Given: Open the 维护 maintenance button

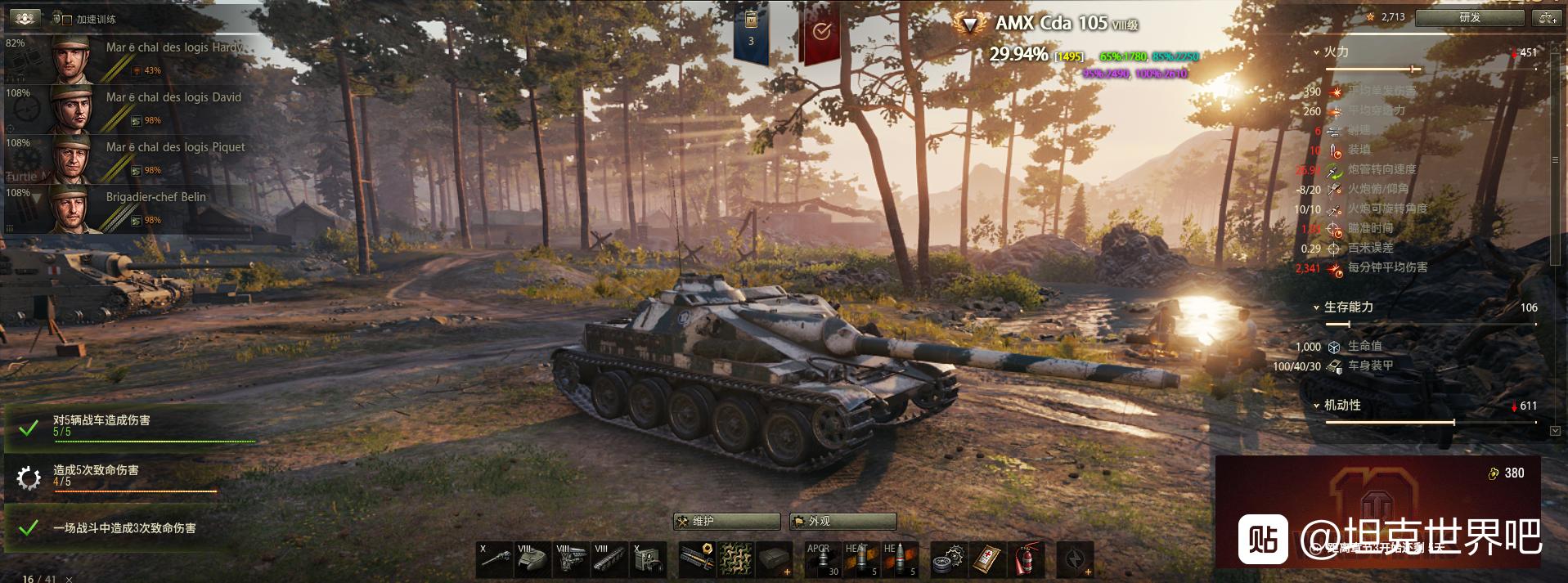Looking at the screenshot, I should (x=726, y=522).
